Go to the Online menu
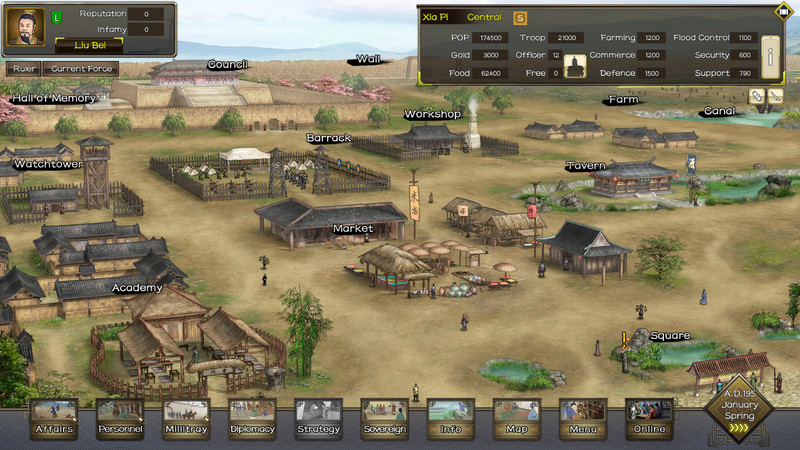Screen dimensions: 800x450 (x=648, y=418)
